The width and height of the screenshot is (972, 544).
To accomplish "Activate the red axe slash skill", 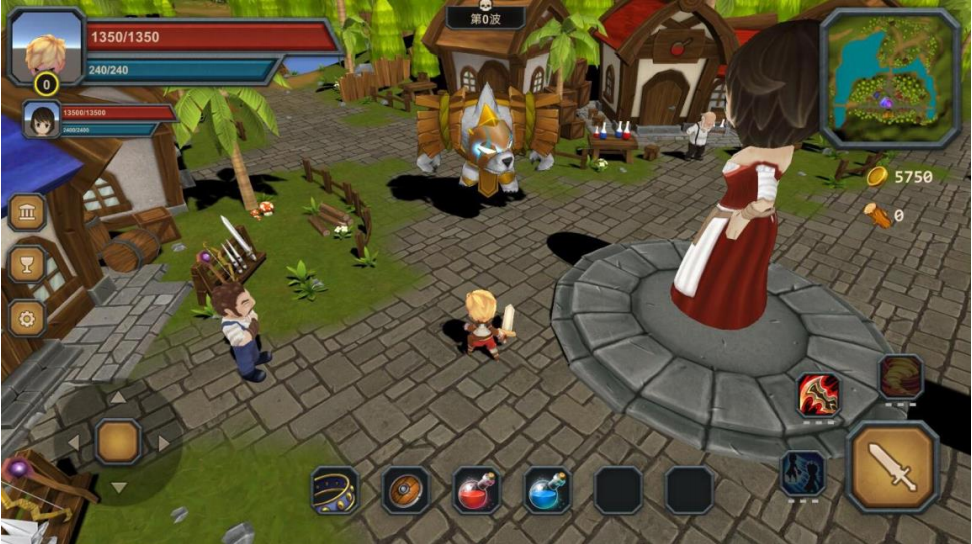I will point(818,395).
